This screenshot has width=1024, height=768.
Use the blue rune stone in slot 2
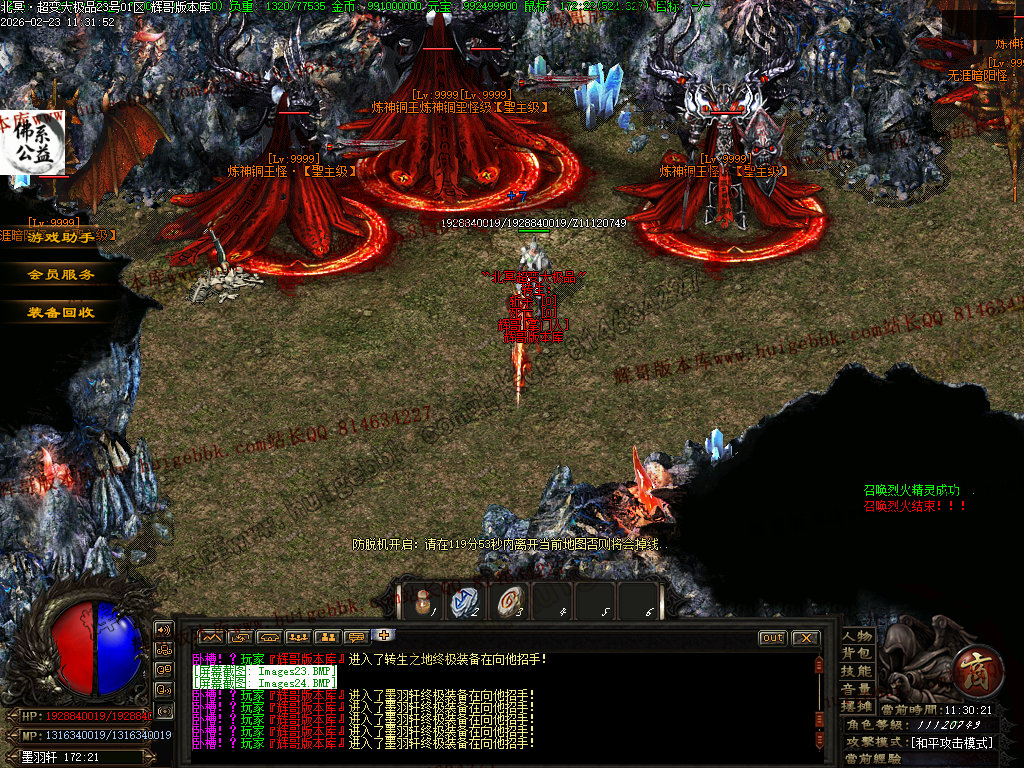tap(465, 602)
